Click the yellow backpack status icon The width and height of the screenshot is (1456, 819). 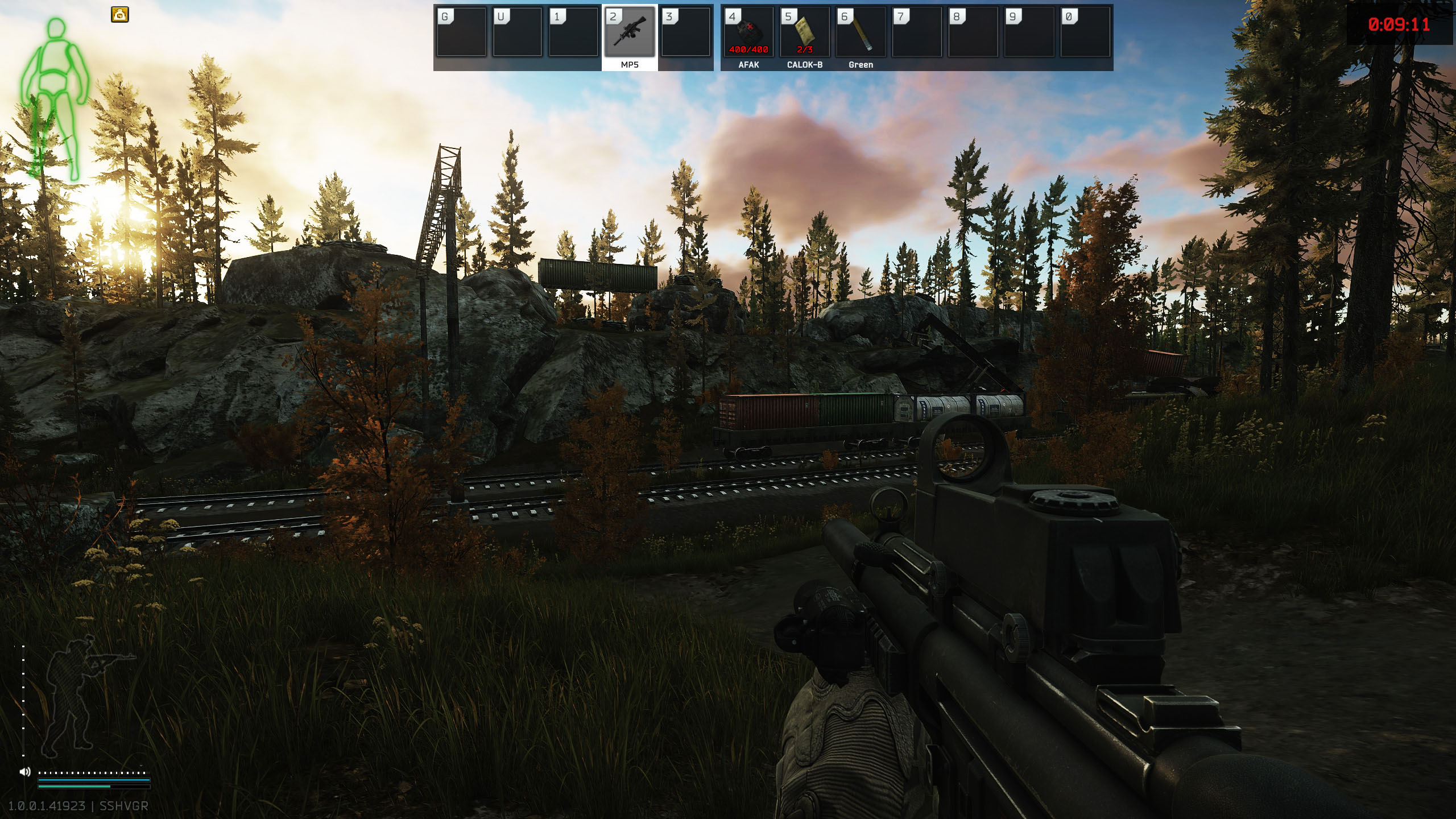[x=120, y=15]
